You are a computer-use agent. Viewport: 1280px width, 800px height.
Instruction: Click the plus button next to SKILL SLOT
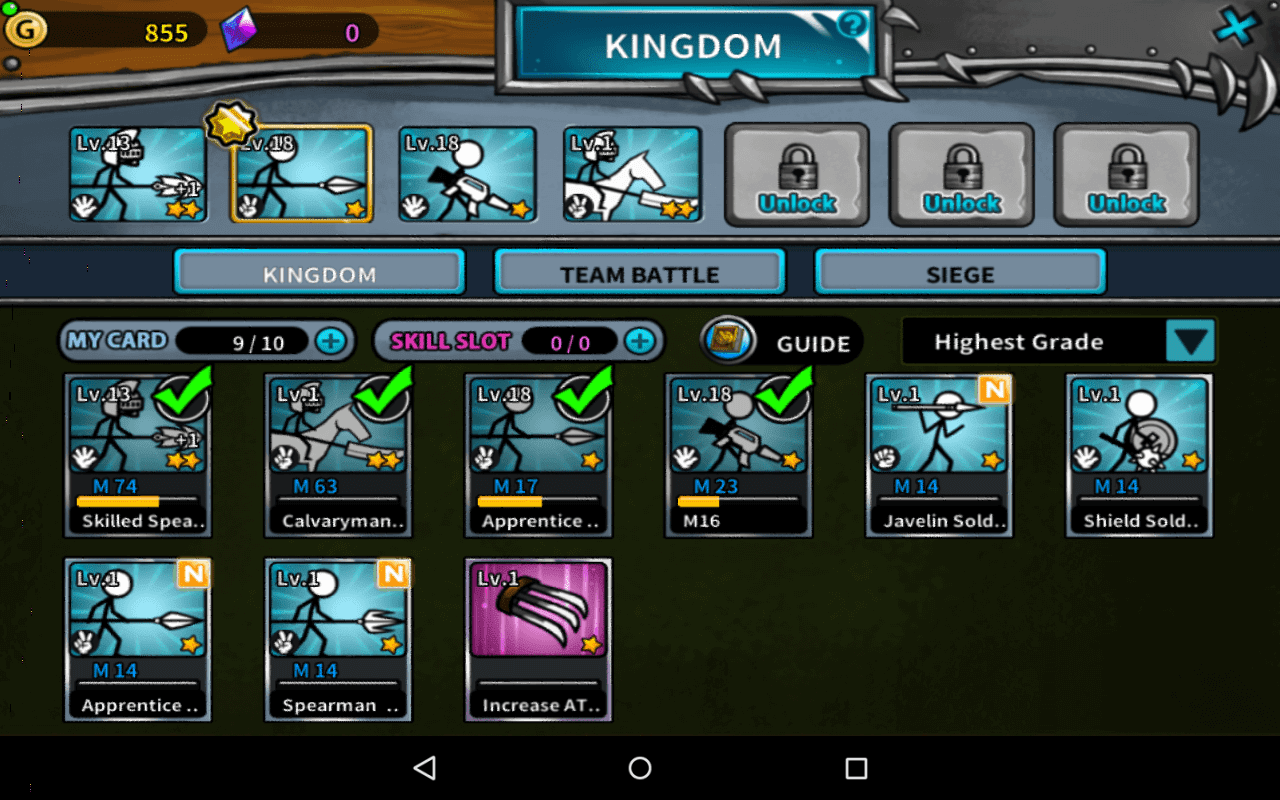coord(642,341)
